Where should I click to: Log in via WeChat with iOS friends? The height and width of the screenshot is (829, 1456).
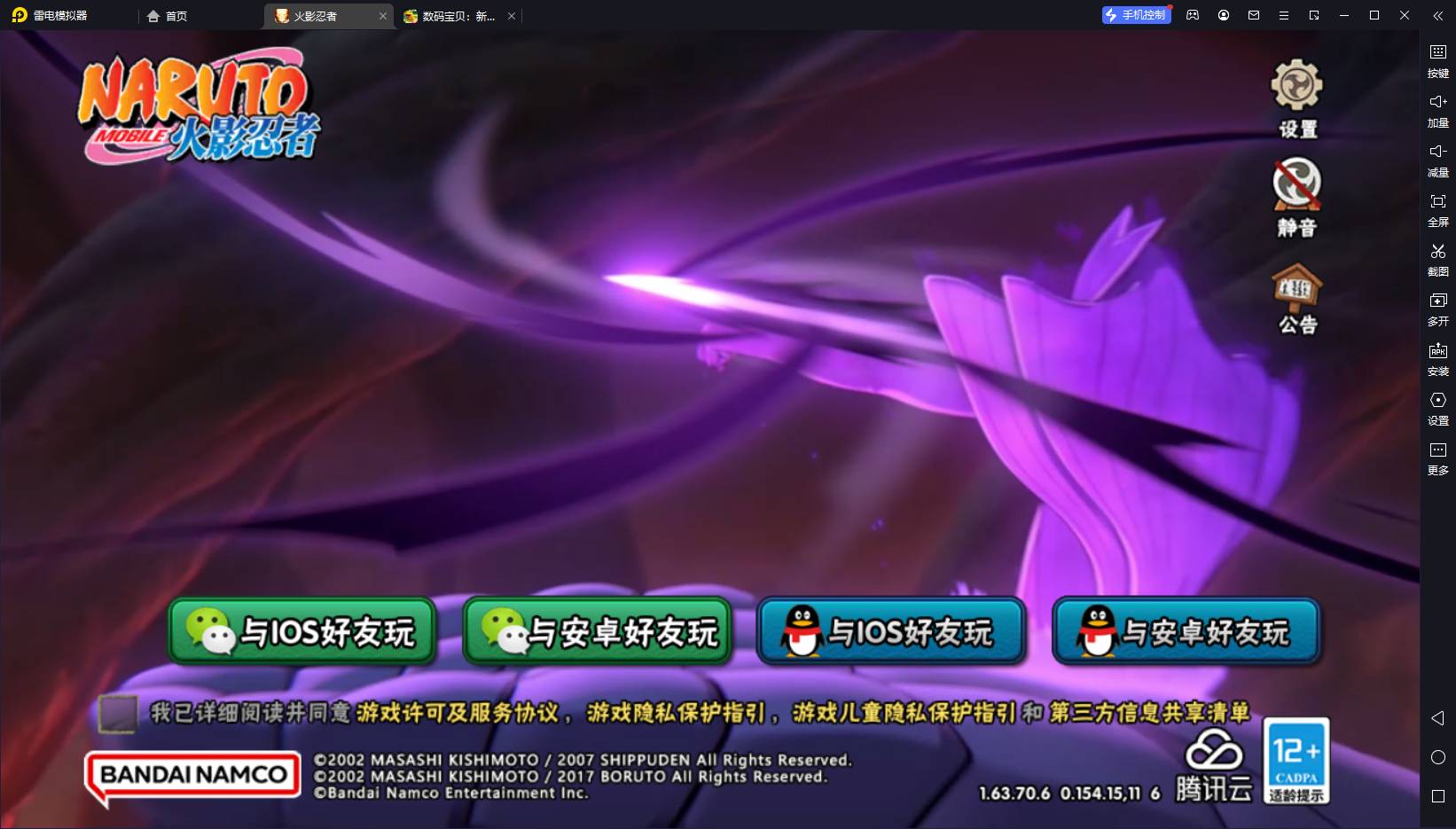302,631
